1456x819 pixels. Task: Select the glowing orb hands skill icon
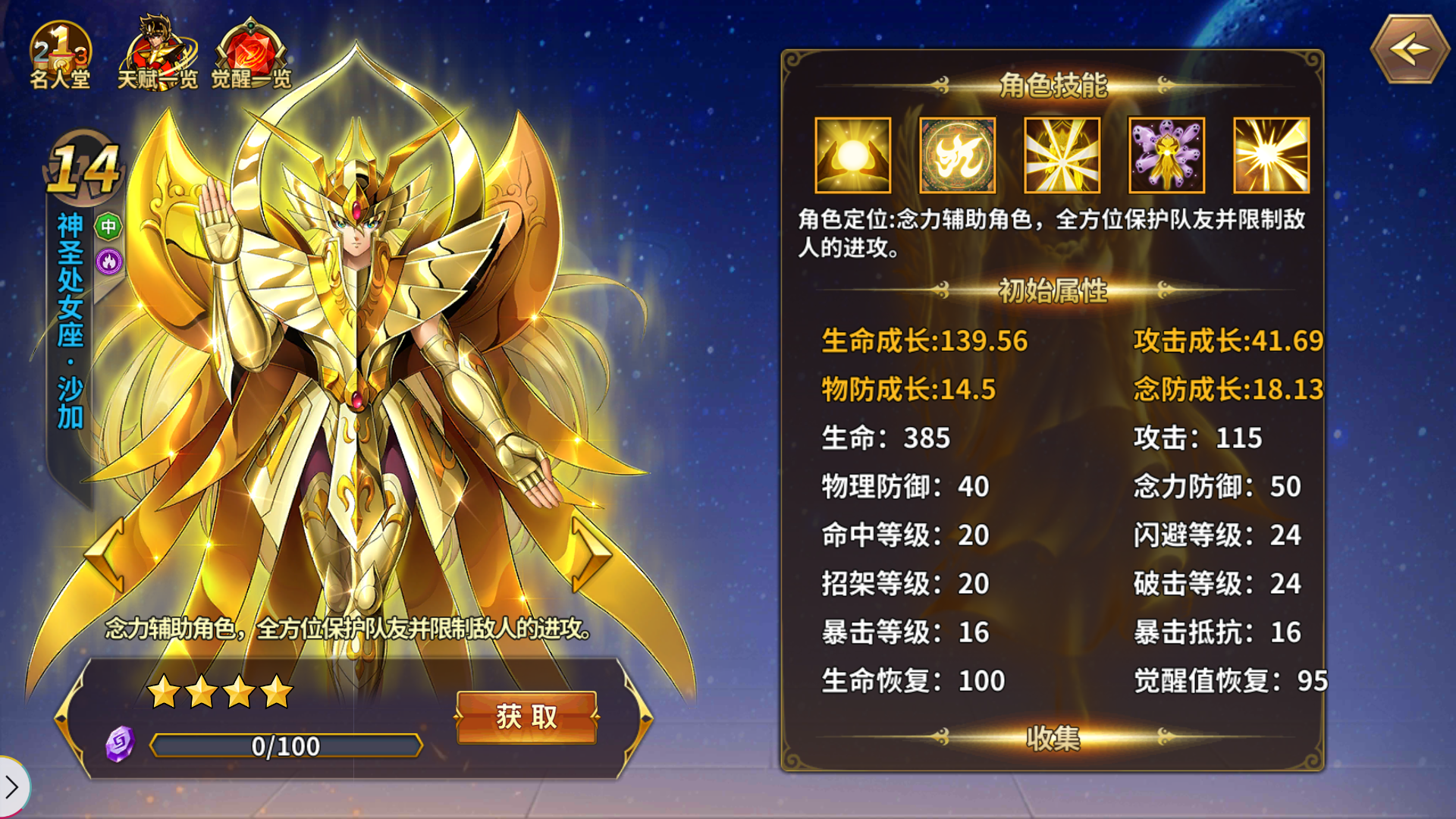tap(852, 155)
